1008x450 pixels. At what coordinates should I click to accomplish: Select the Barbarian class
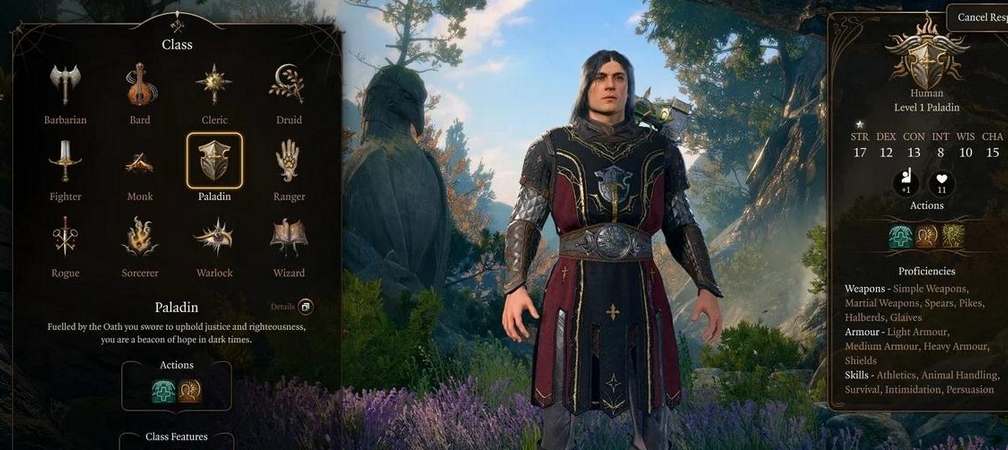65,86
